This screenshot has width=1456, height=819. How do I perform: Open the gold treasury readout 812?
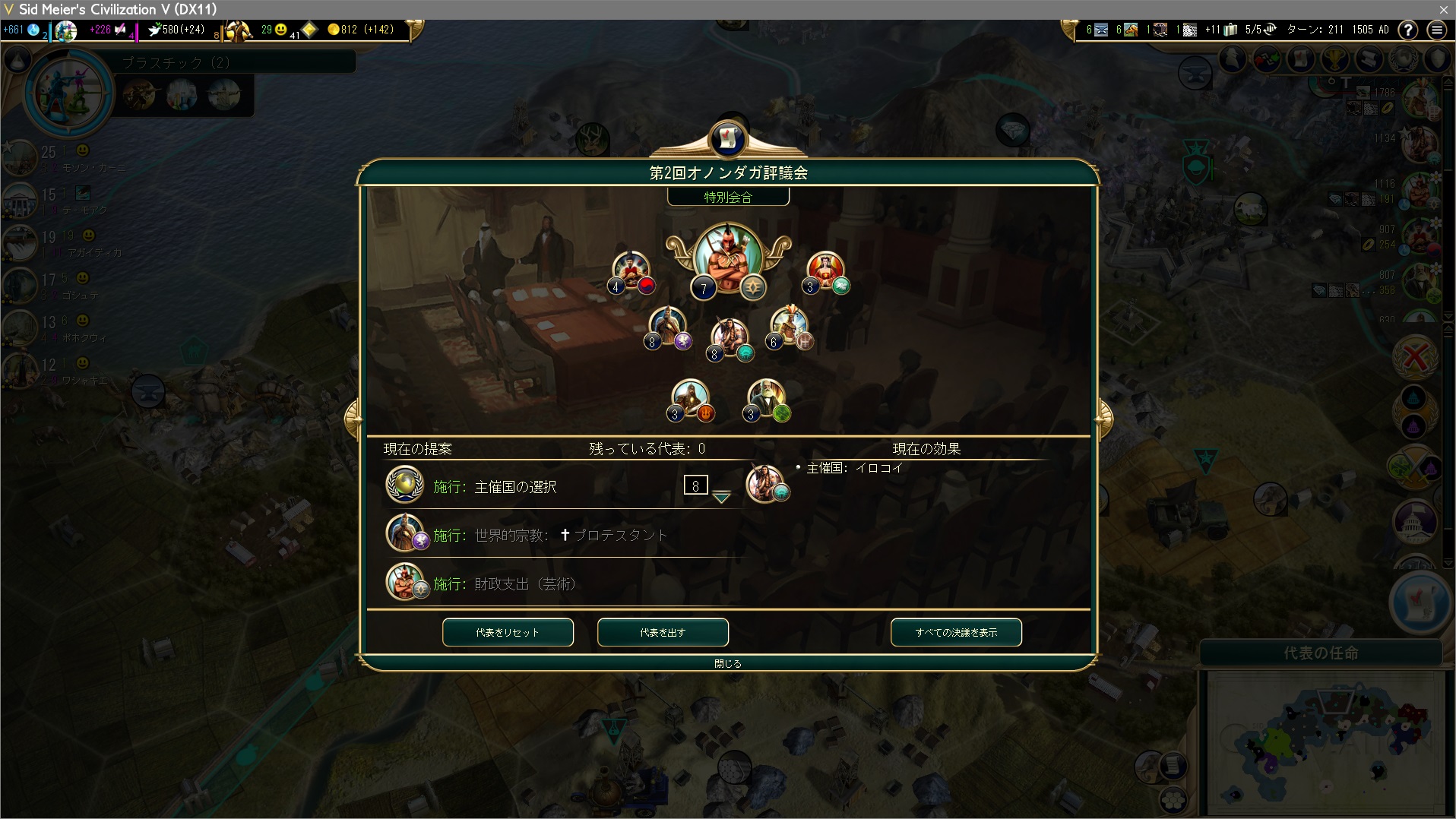click(361, 30)
